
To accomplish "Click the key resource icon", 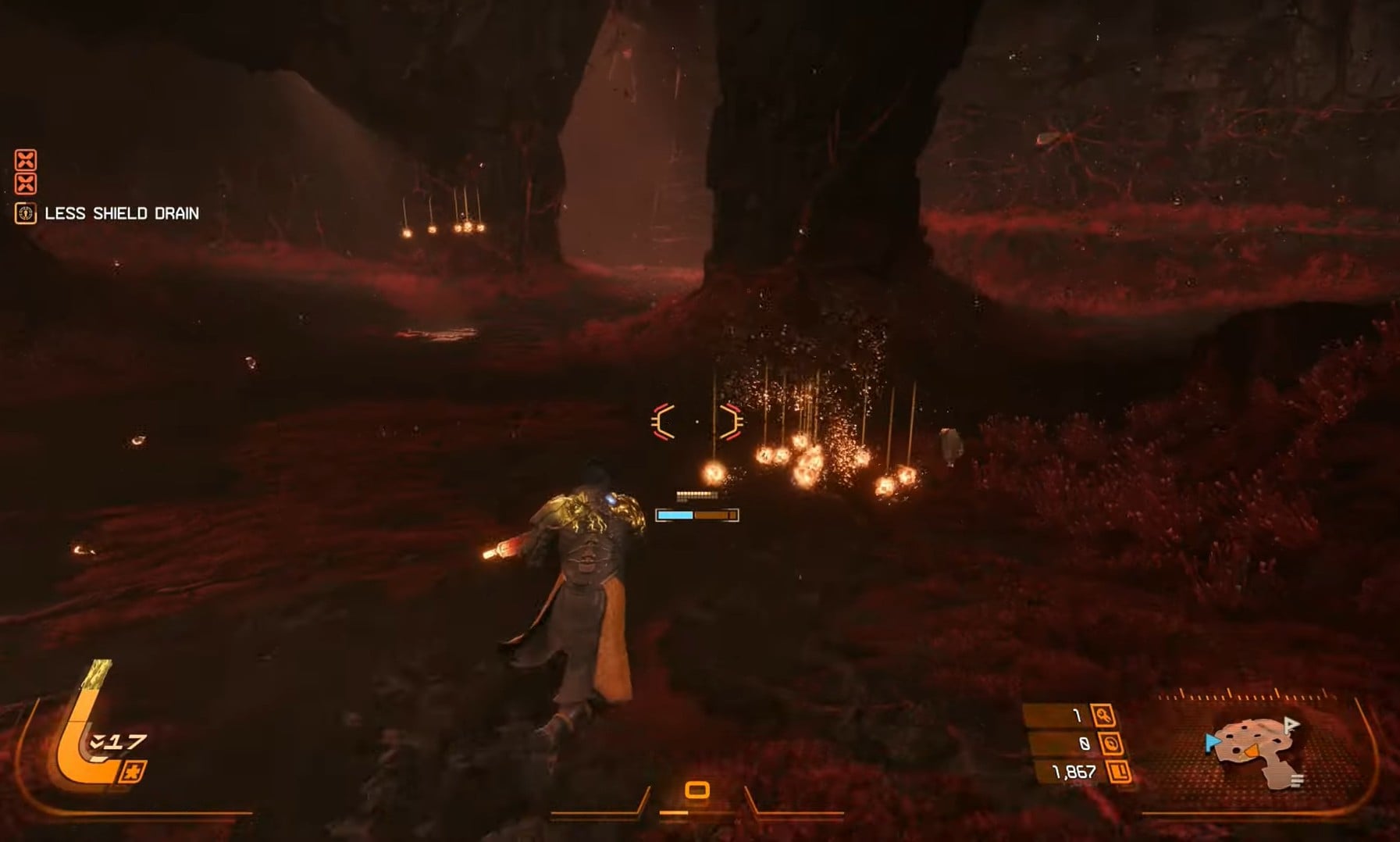I will pos(1103,715).
